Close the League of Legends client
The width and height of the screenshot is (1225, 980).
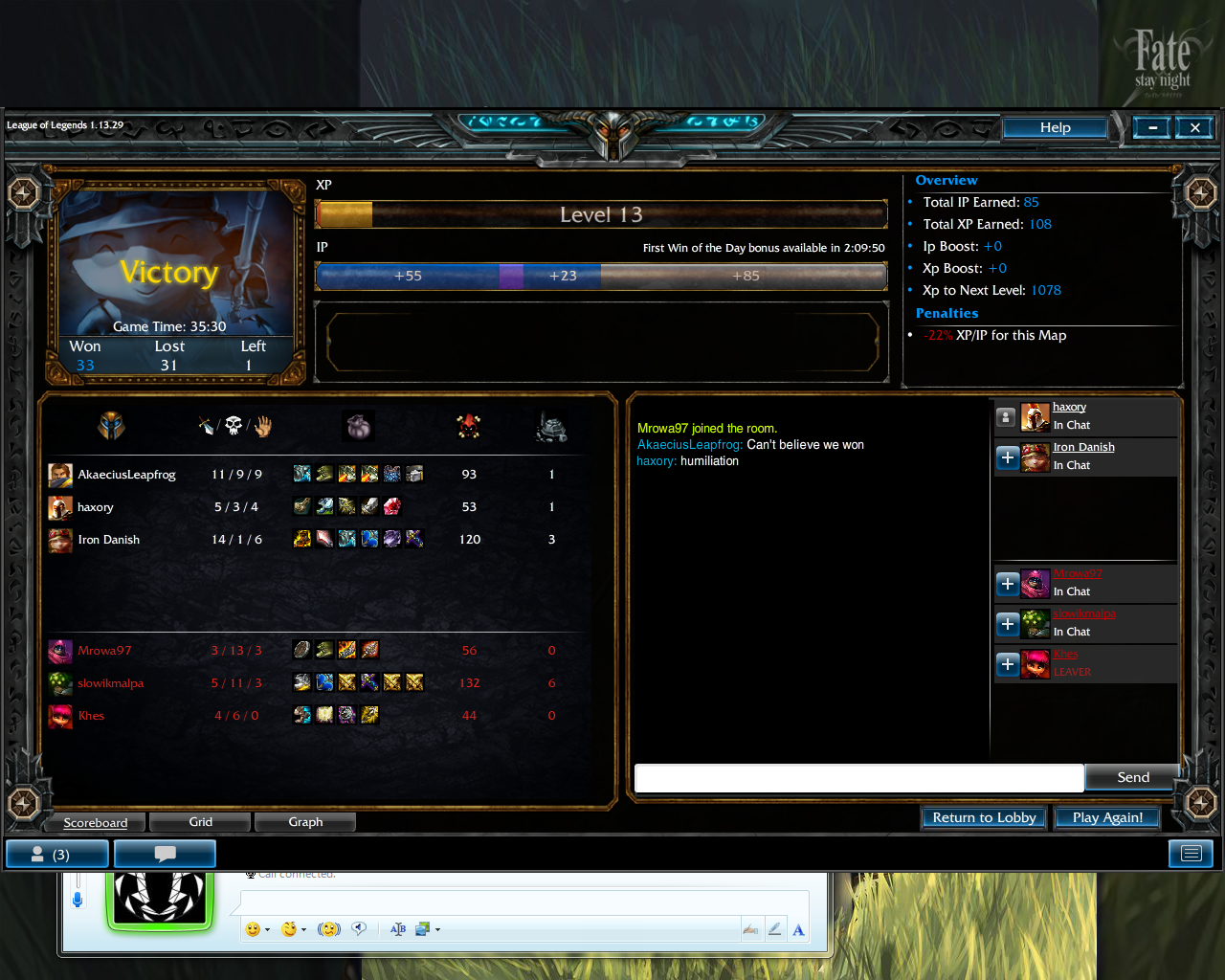point(1194,127)
